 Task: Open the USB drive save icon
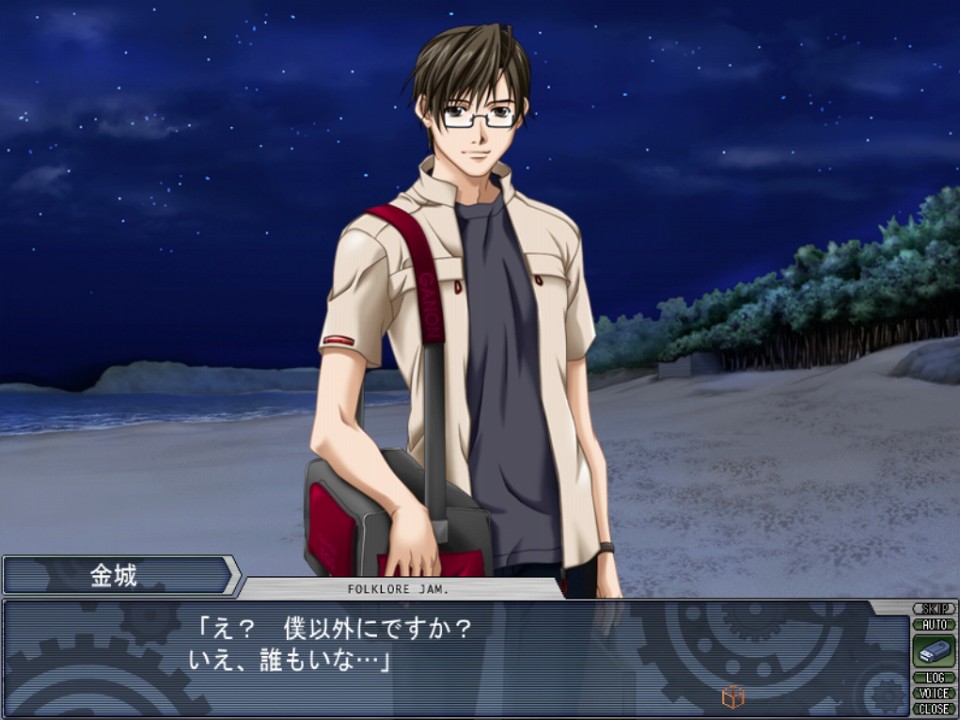(x=933, y=651)
